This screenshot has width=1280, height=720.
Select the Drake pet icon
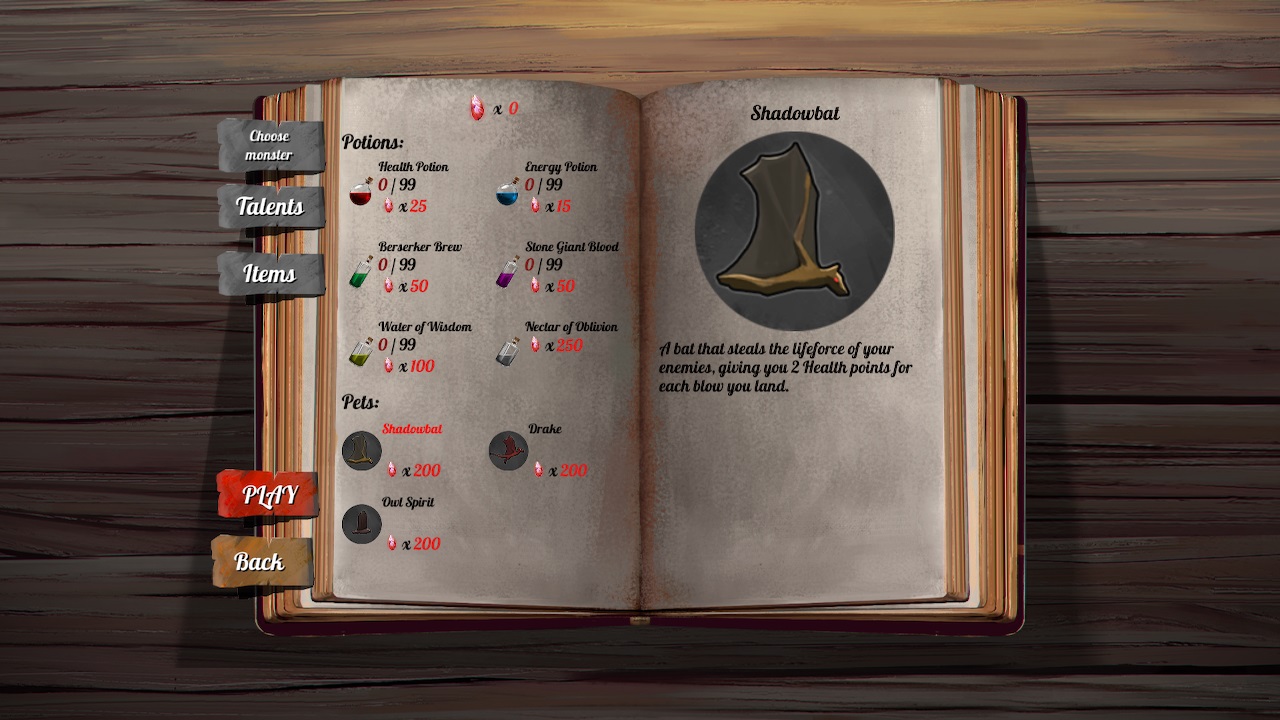coord(508,450)
